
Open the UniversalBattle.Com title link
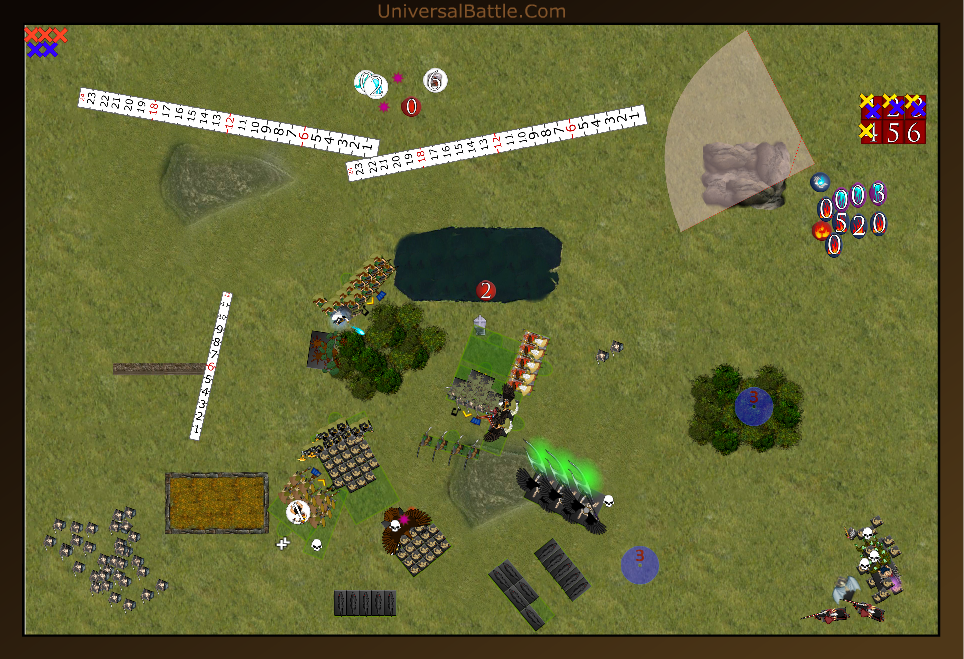coord(471,12)
